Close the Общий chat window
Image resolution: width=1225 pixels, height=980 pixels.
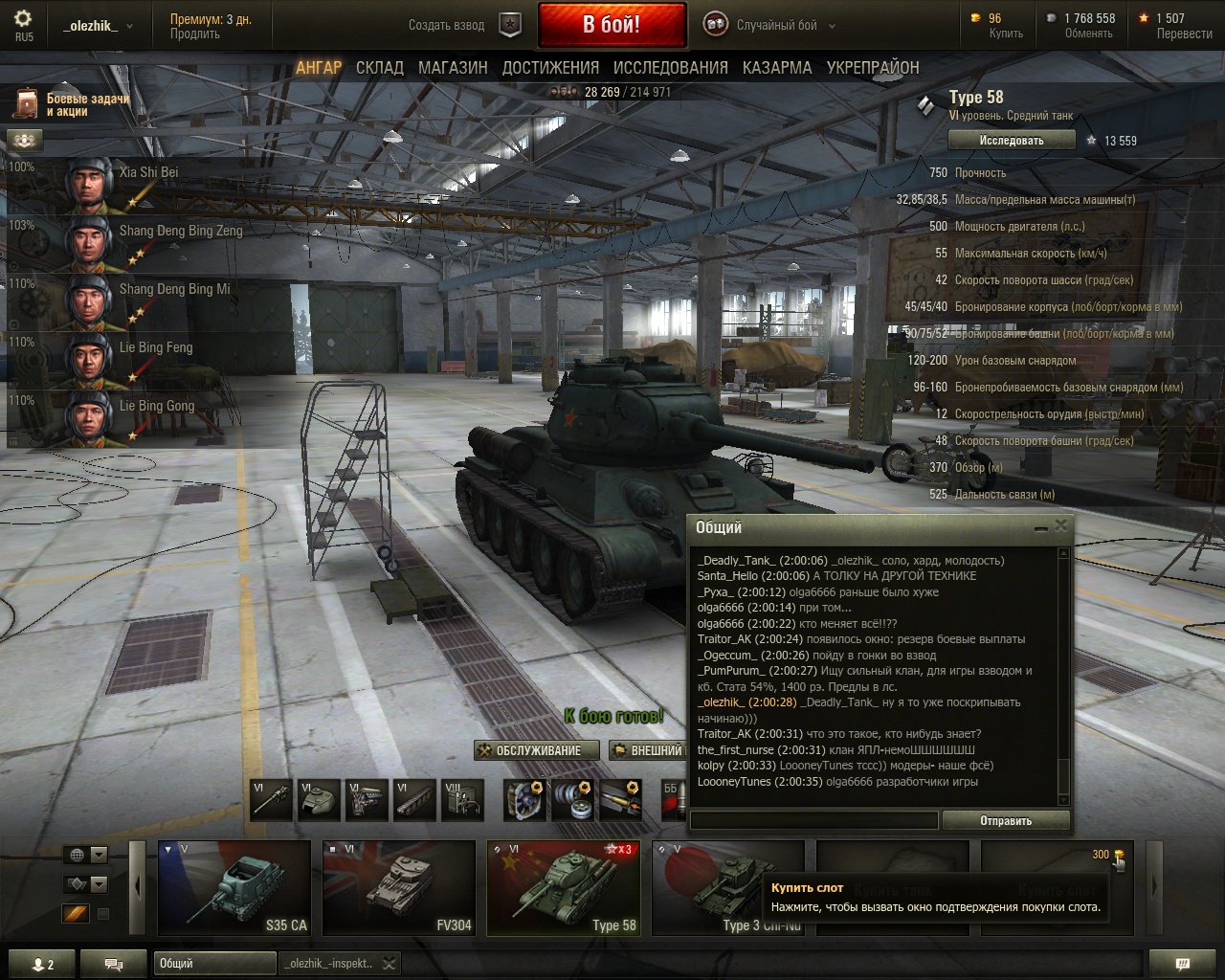tap(1060, 525)
